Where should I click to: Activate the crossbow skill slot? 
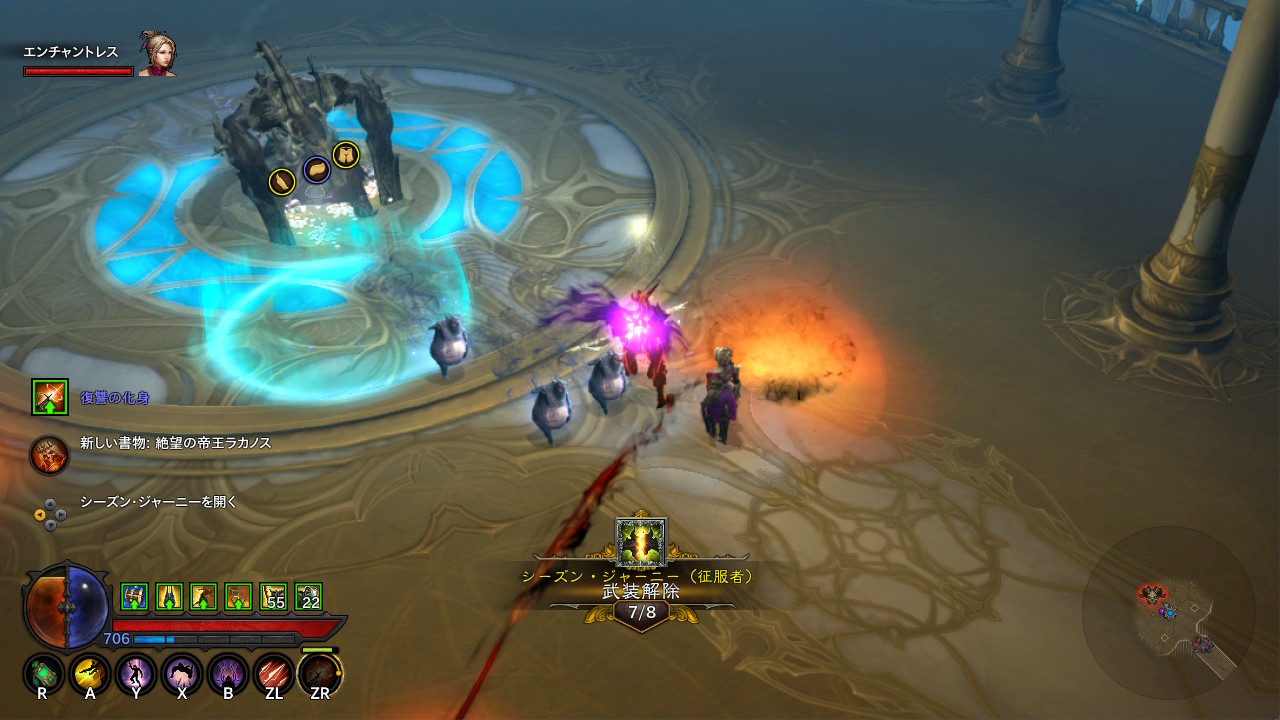[320, 675]
